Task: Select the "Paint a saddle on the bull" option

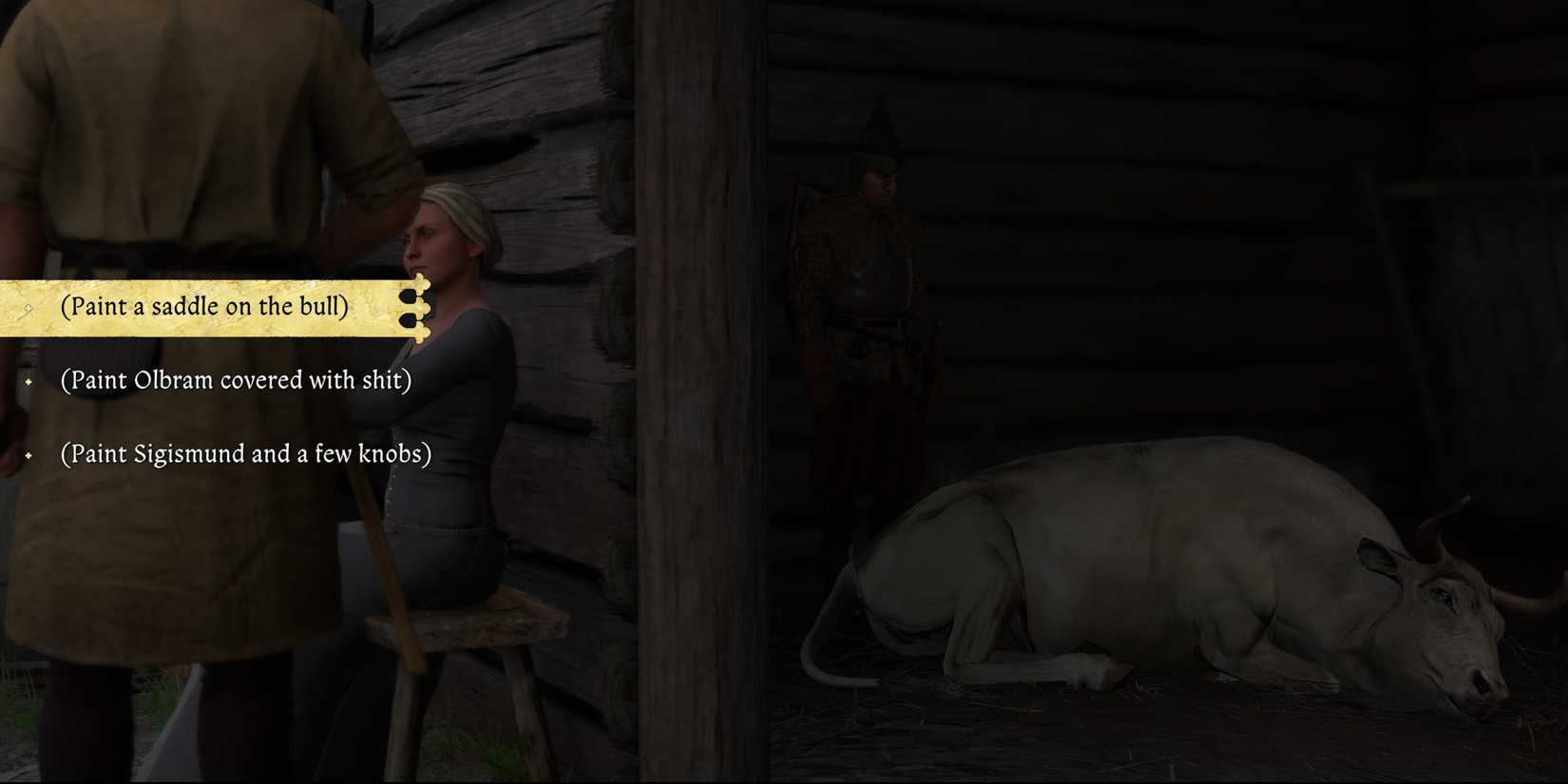Action: 203,306
